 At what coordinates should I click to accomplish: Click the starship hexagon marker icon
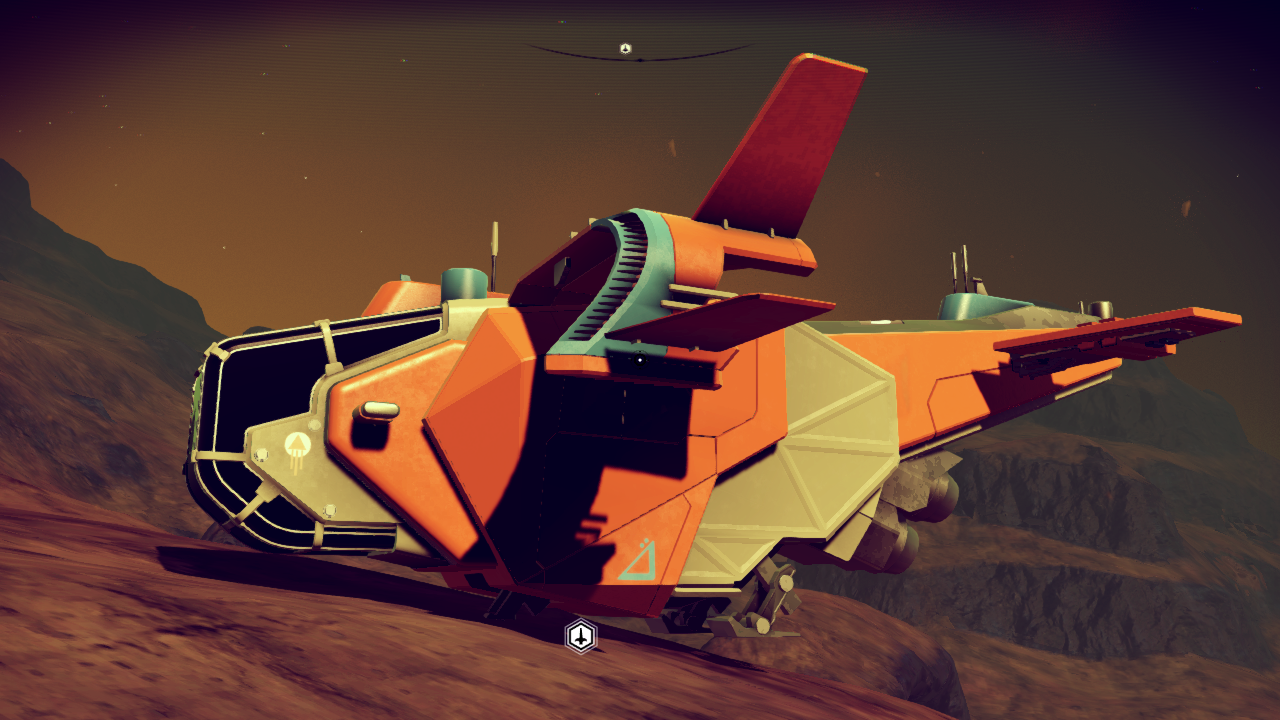tap(581, 636)
